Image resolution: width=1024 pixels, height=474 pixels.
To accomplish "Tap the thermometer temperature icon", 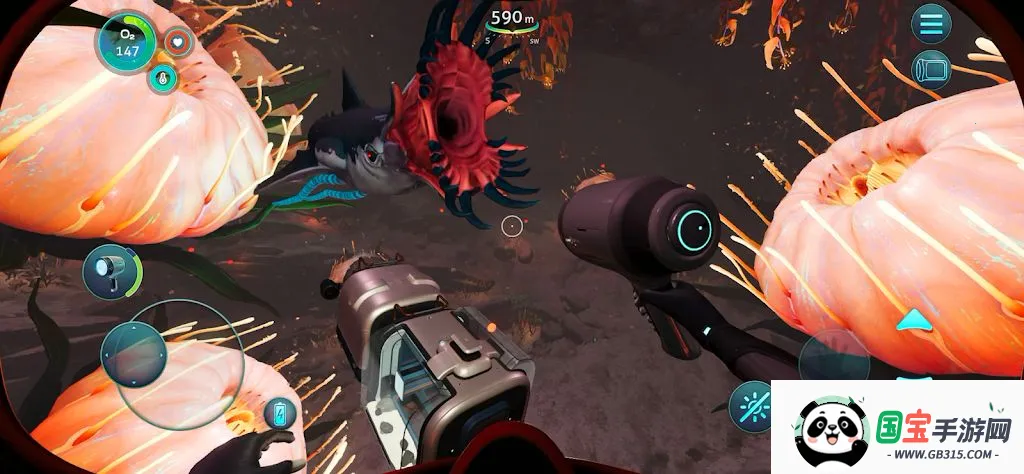I will [162, 77].
